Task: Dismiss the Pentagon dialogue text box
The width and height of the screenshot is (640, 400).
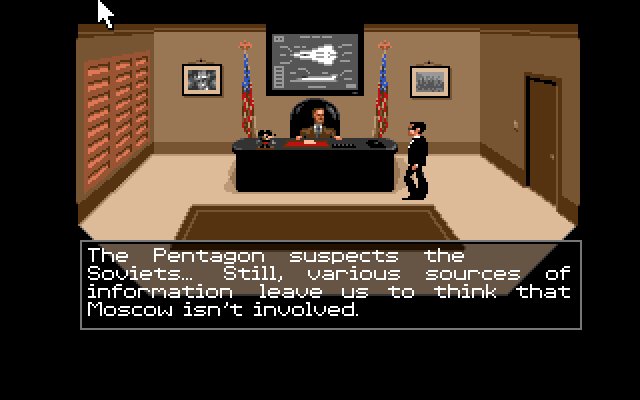Action: click(330, 284)
